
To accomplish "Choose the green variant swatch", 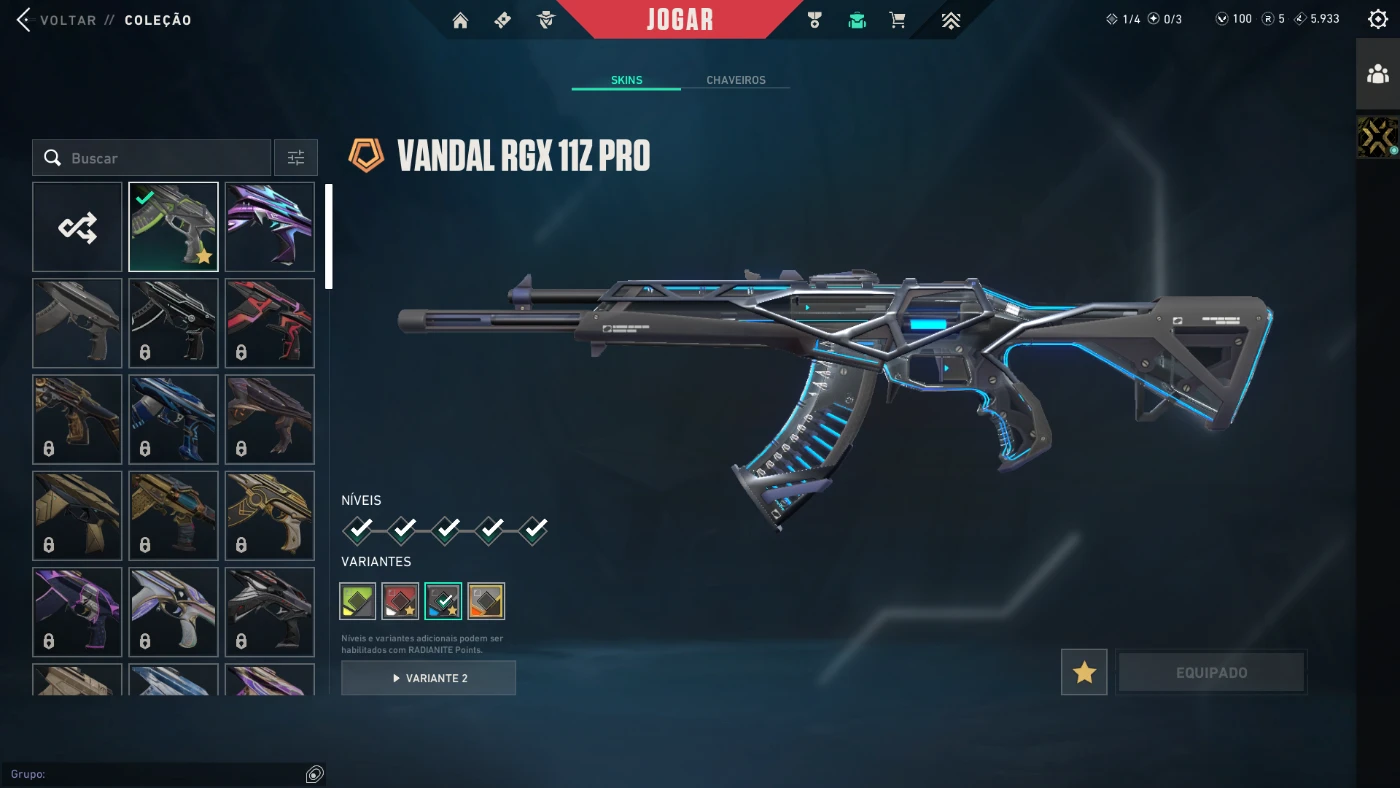I will tap(358, 601).
